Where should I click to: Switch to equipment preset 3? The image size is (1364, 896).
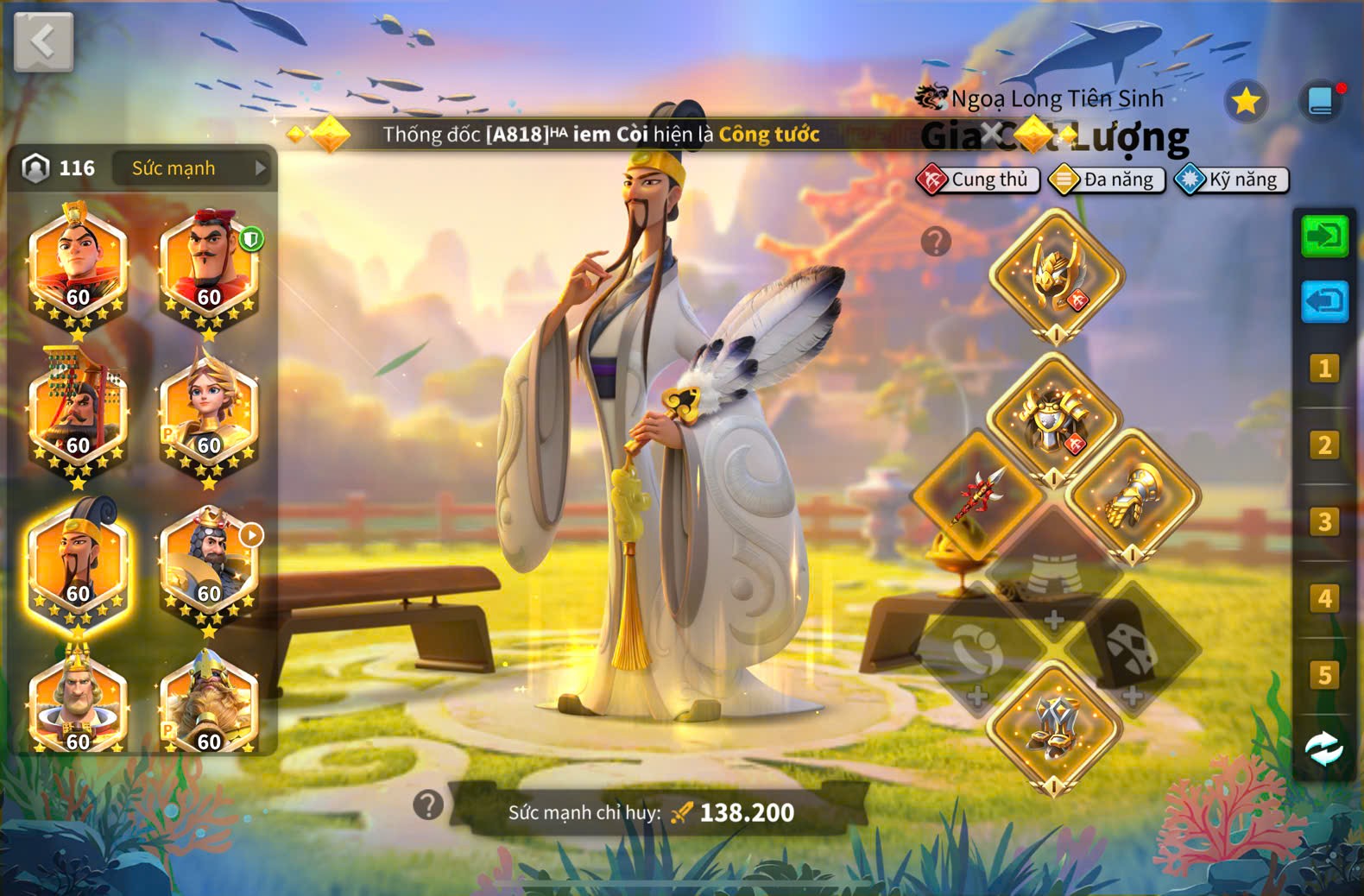1323,522
